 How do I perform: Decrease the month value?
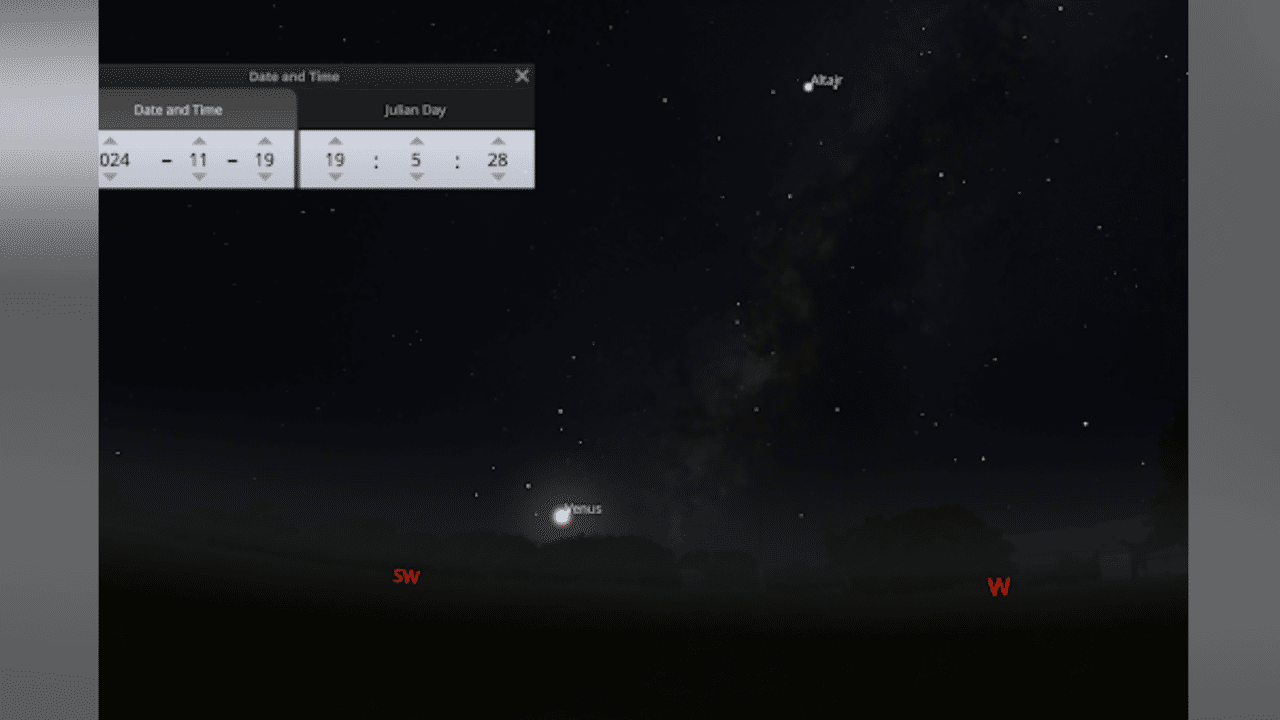(x=199, y=177)
